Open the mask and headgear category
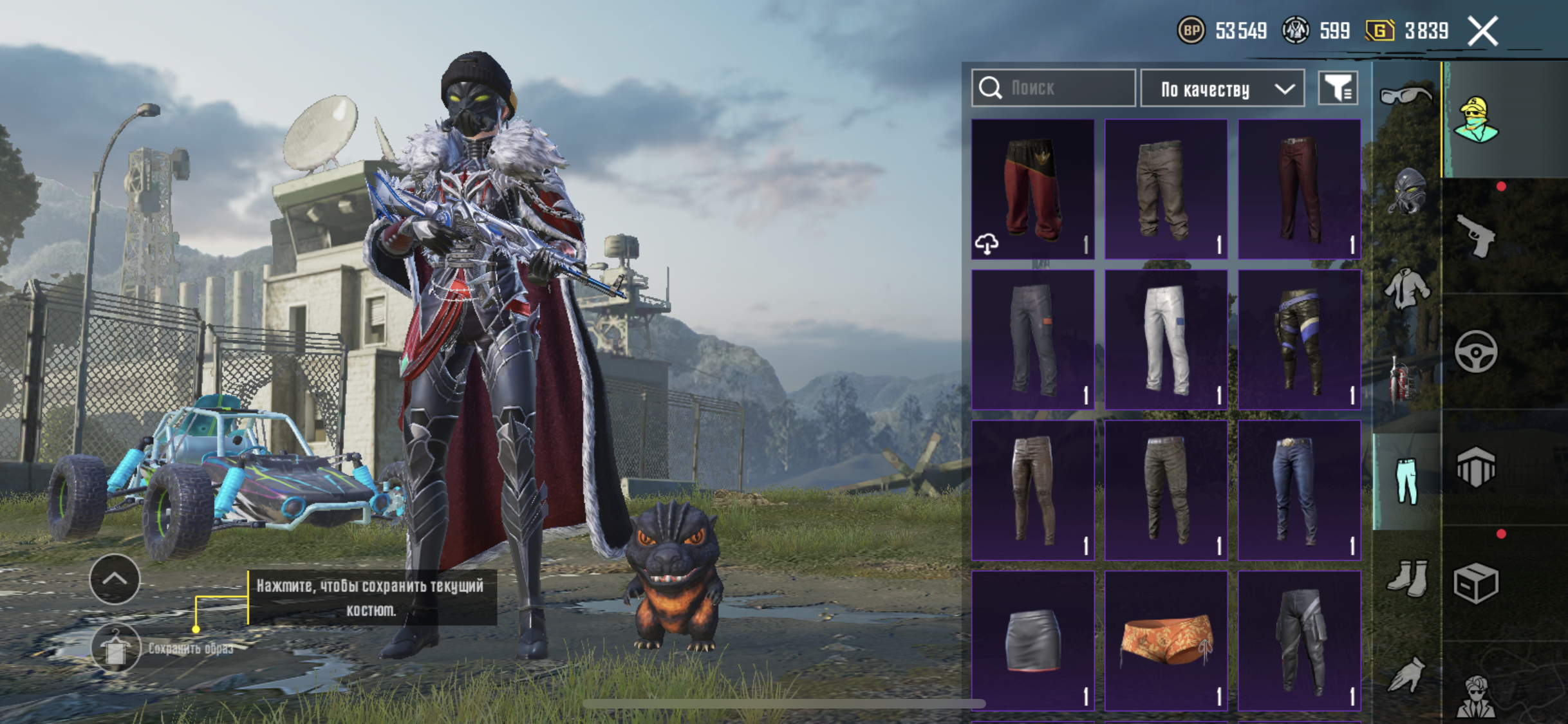Viewport: 1568px width, 724px height. pos(1406,191)
